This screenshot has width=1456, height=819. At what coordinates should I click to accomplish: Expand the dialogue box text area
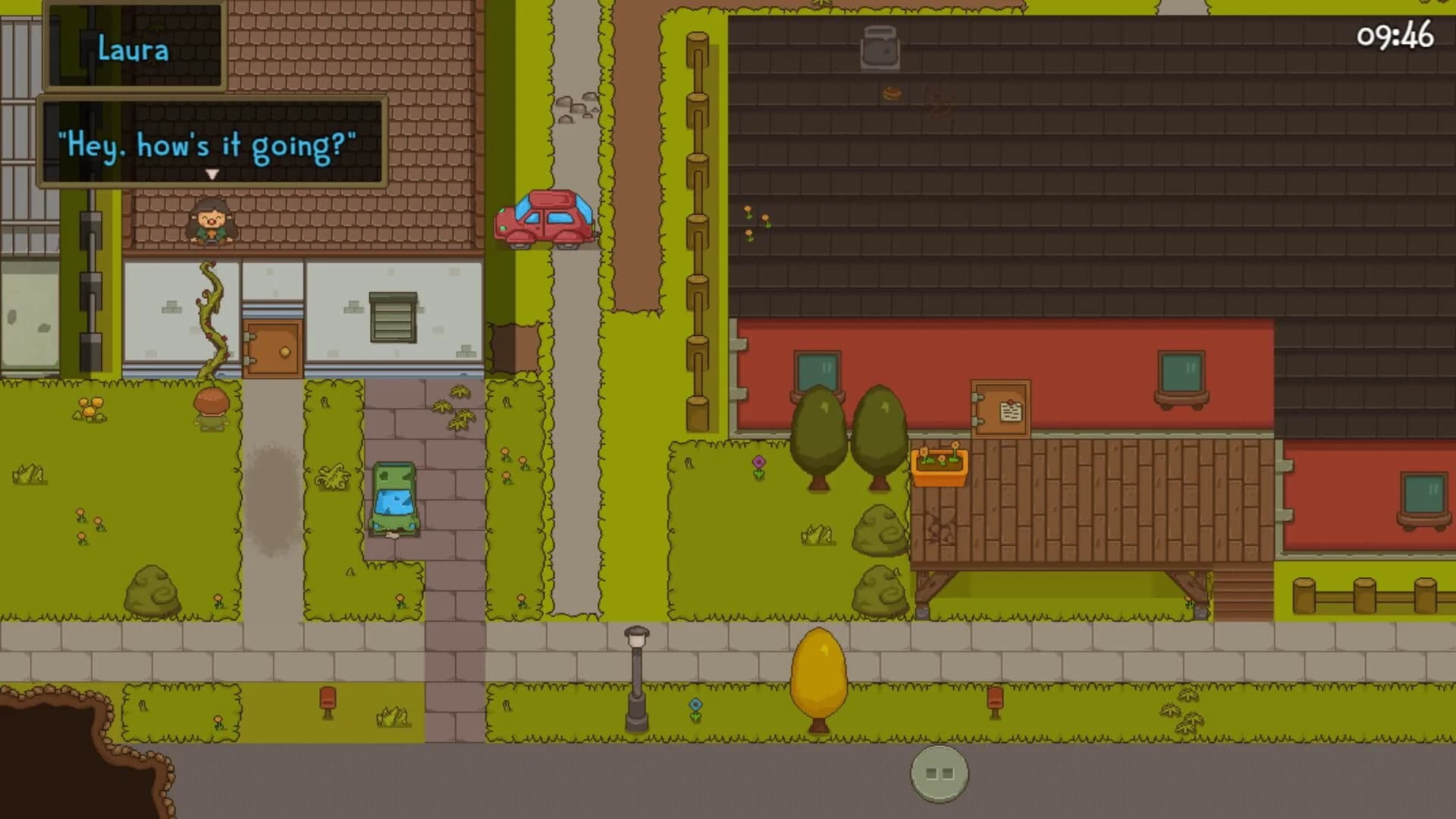click(x=211, y=141)
